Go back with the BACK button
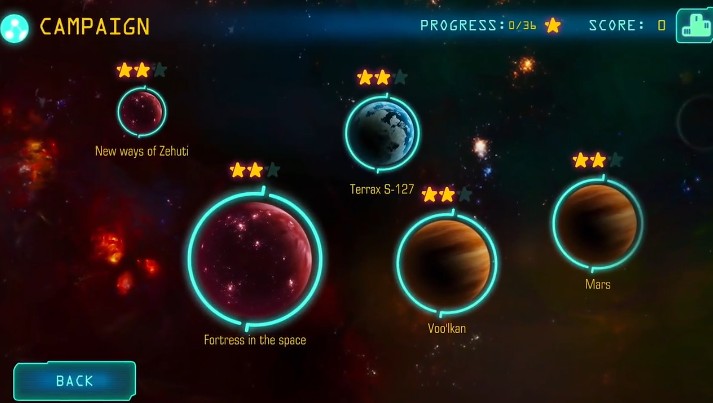 coord(74,380)
